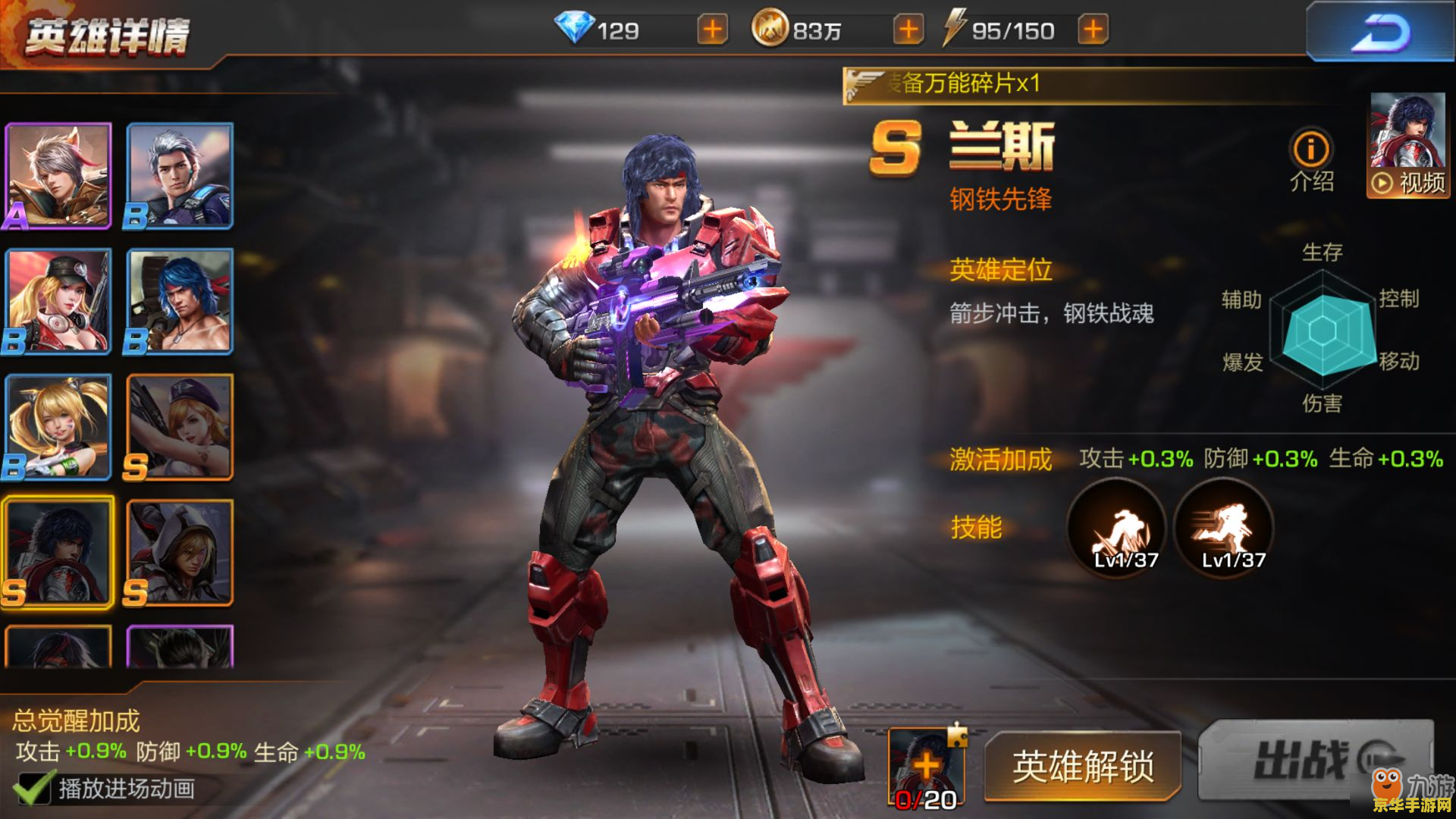Select the A-rank fox-eared hero portrait
1456x819 pixels.
click(x=58, y=176)
